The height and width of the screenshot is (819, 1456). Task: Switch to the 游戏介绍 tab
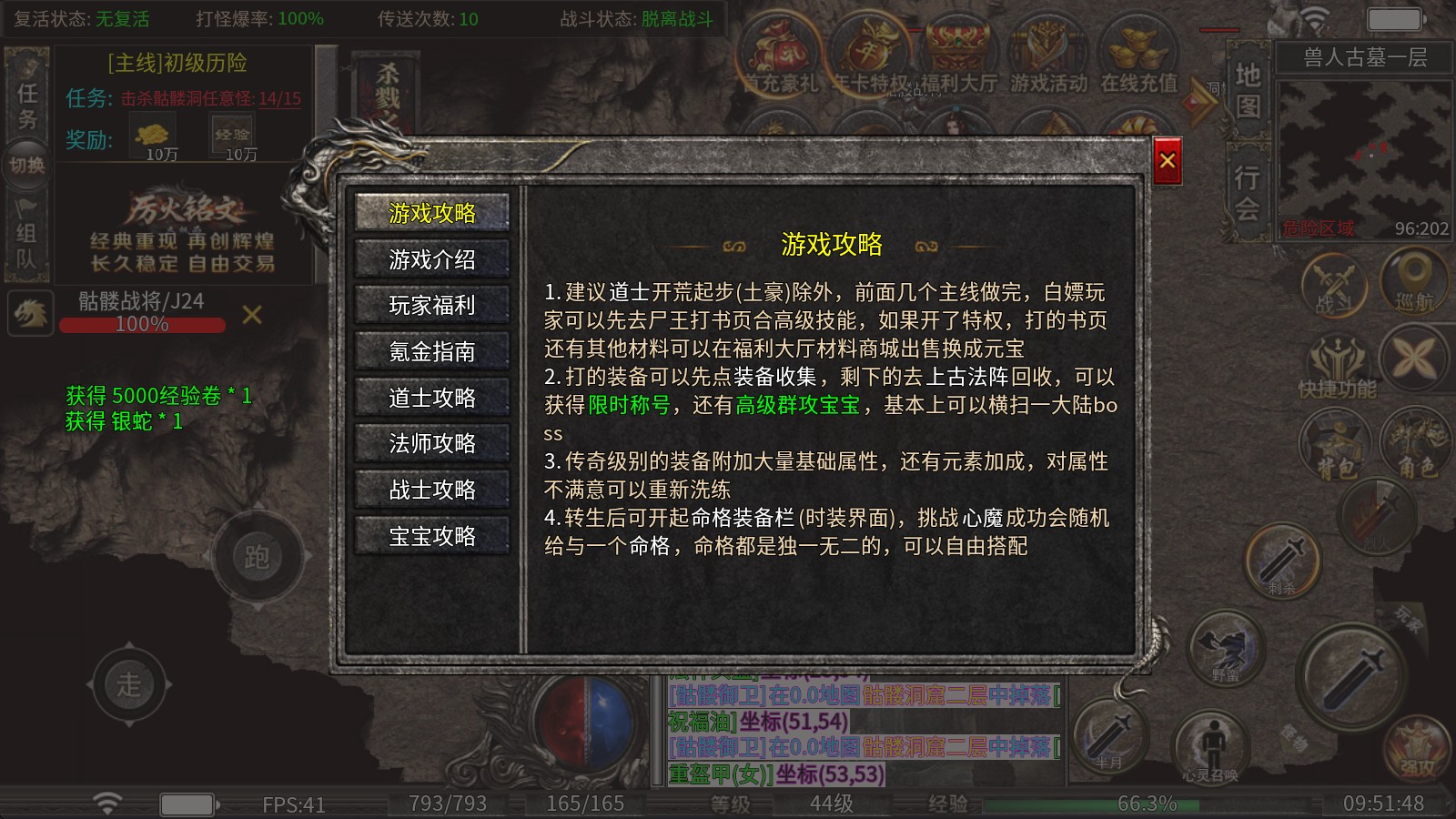(x=431, y=259)
